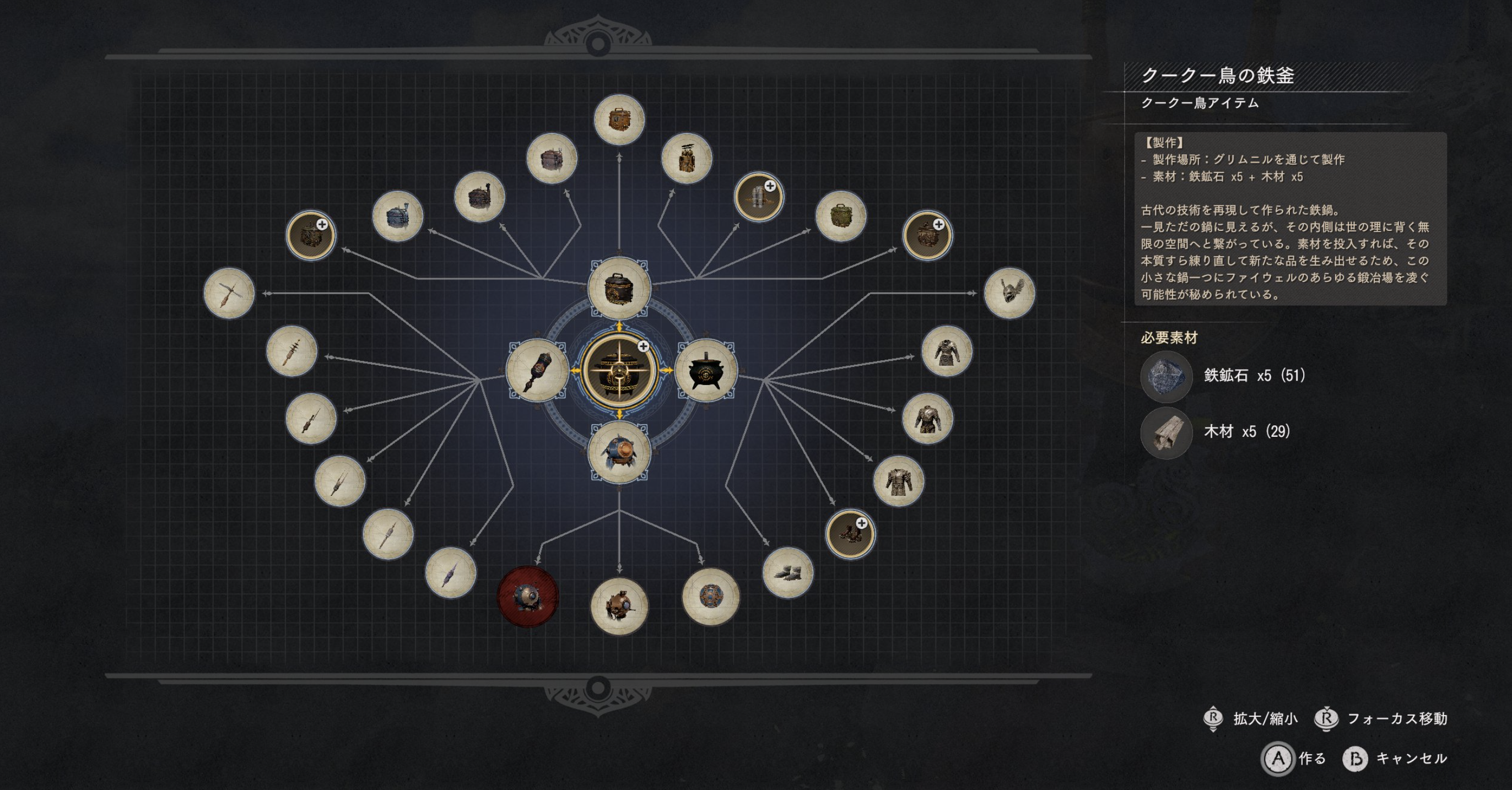Choose the topmost brown chest node
1512x790 pixels.
pyautogui.click(x=619, y=120)
